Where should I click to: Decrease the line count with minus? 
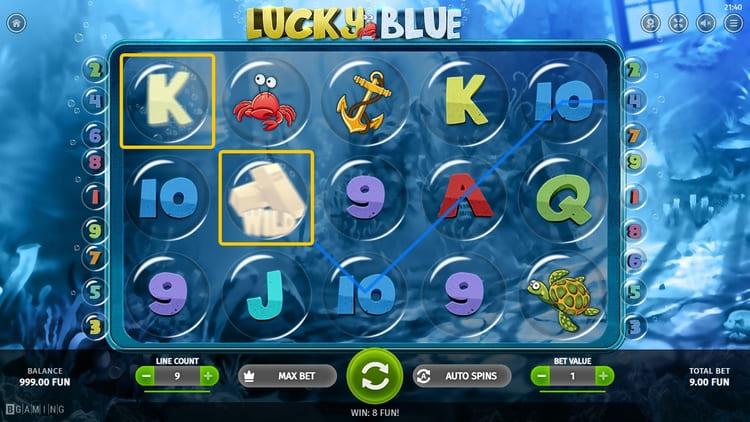pos(145,376)
